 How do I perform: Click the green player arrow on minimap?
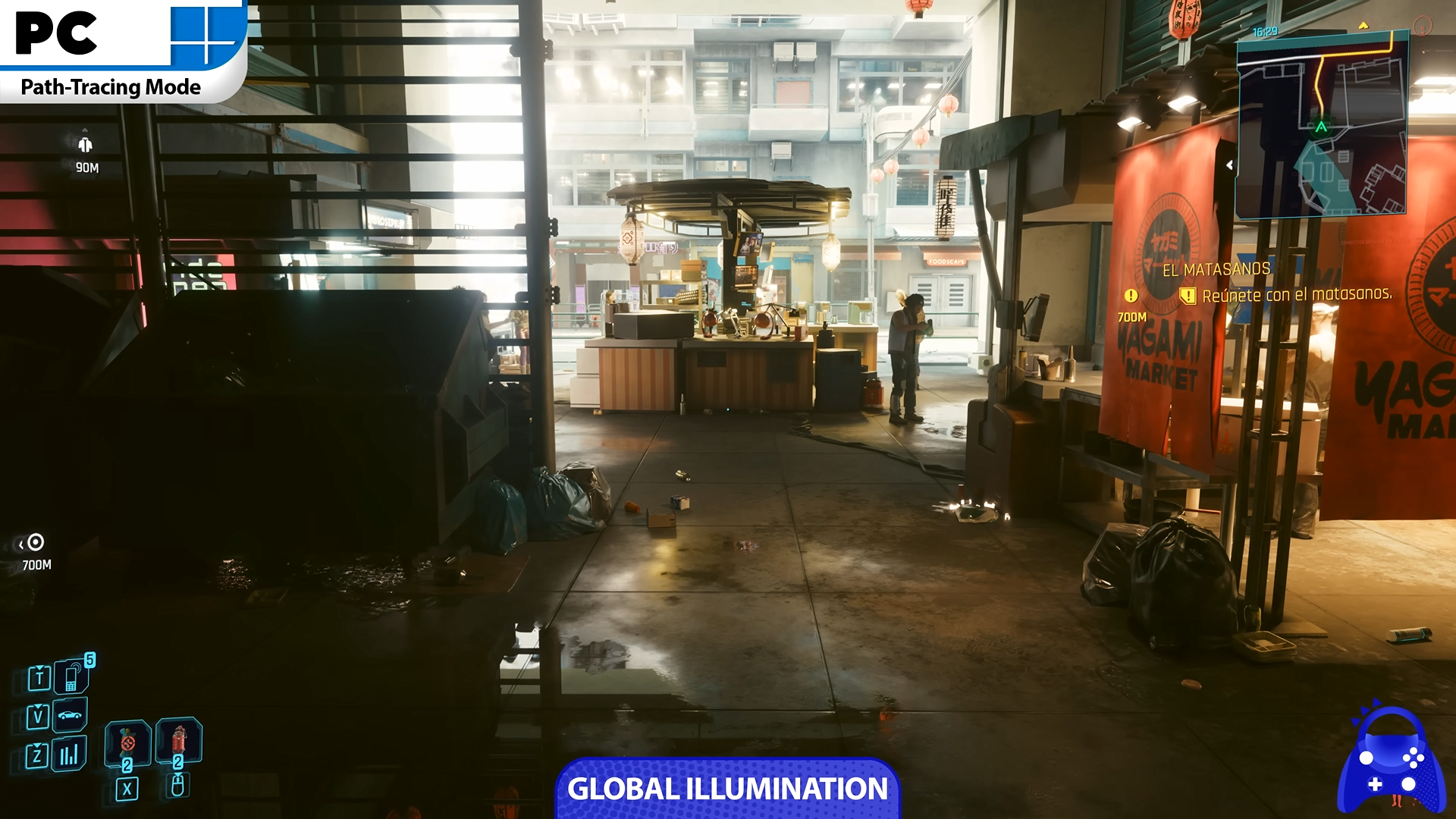tap(1322, 127)
